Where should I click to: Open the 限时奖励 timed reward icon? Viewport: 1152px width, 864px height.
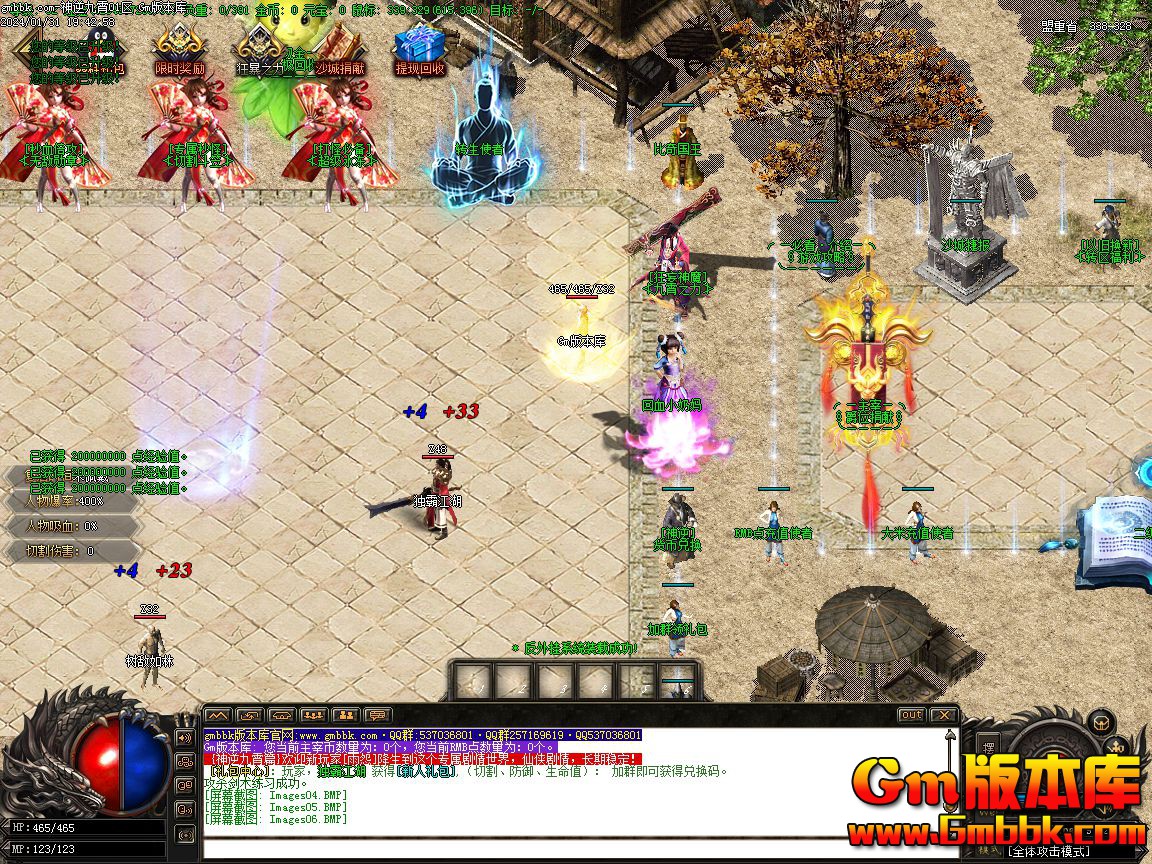[x=178, y=50]
